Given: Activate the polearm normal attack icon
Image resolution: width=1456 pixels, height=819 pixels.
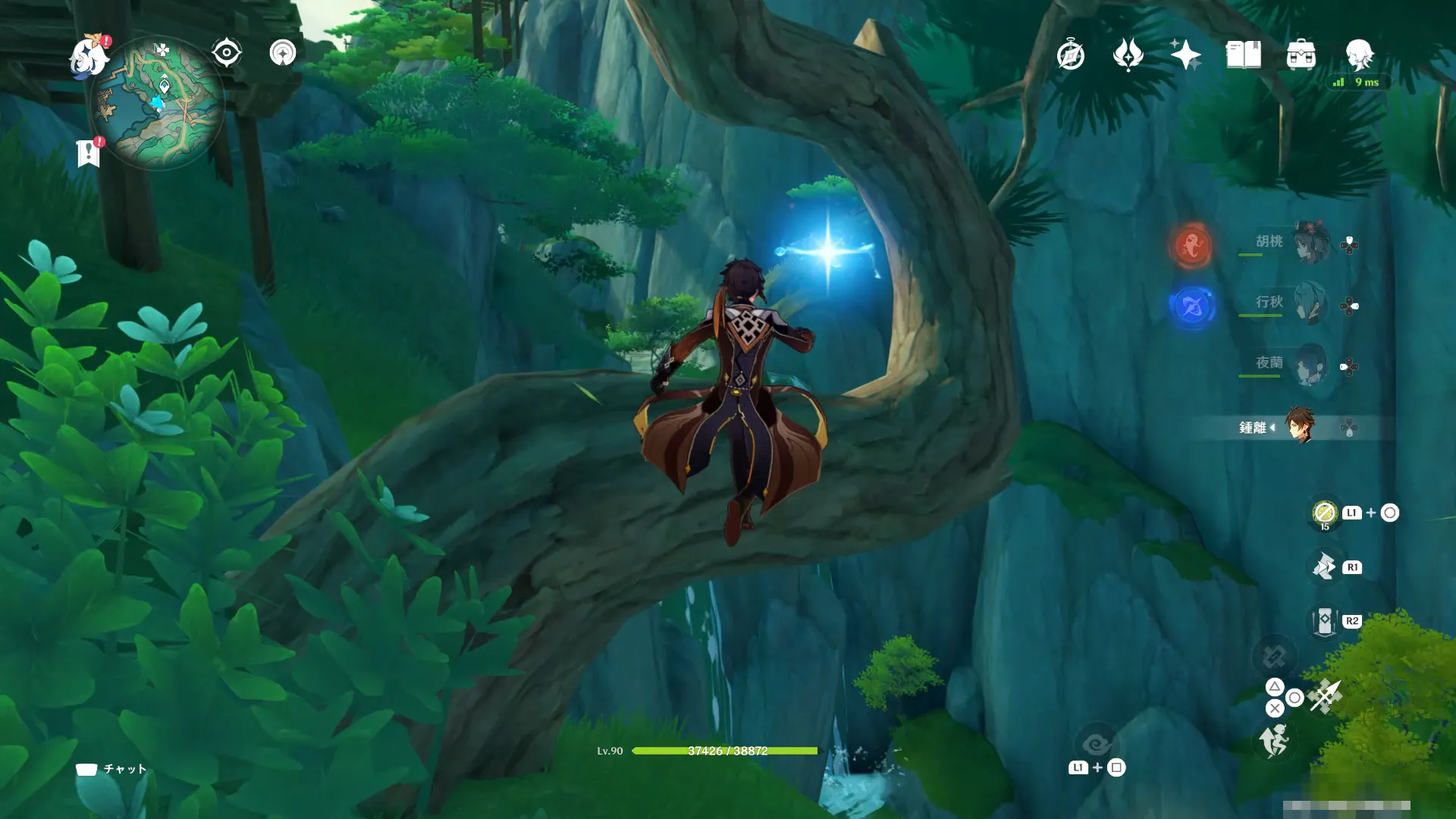Looking at the screenshot, I should pyautogui.click(x=1326, y=696).
